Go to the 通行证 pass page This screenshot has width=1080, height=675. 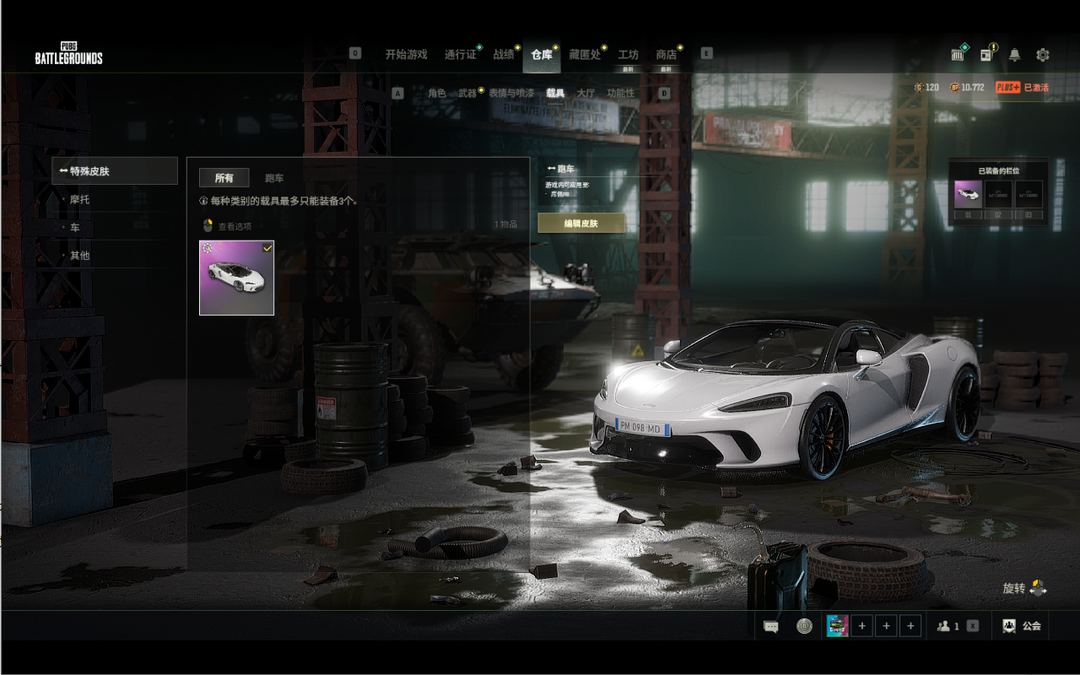[x=460, y=54]
